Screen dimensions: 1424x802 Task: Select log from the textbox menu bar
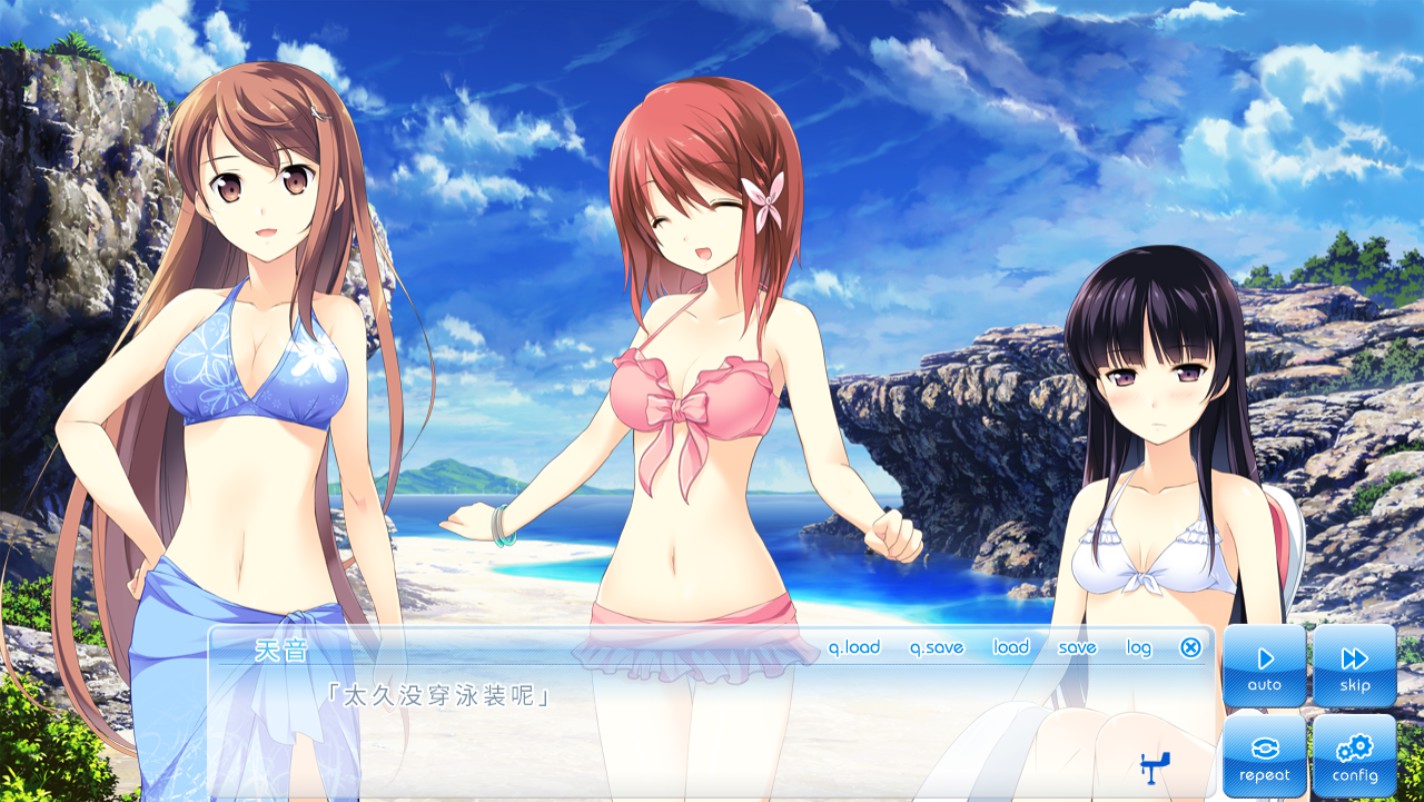pyautogui.click(x=1141, y=648)
